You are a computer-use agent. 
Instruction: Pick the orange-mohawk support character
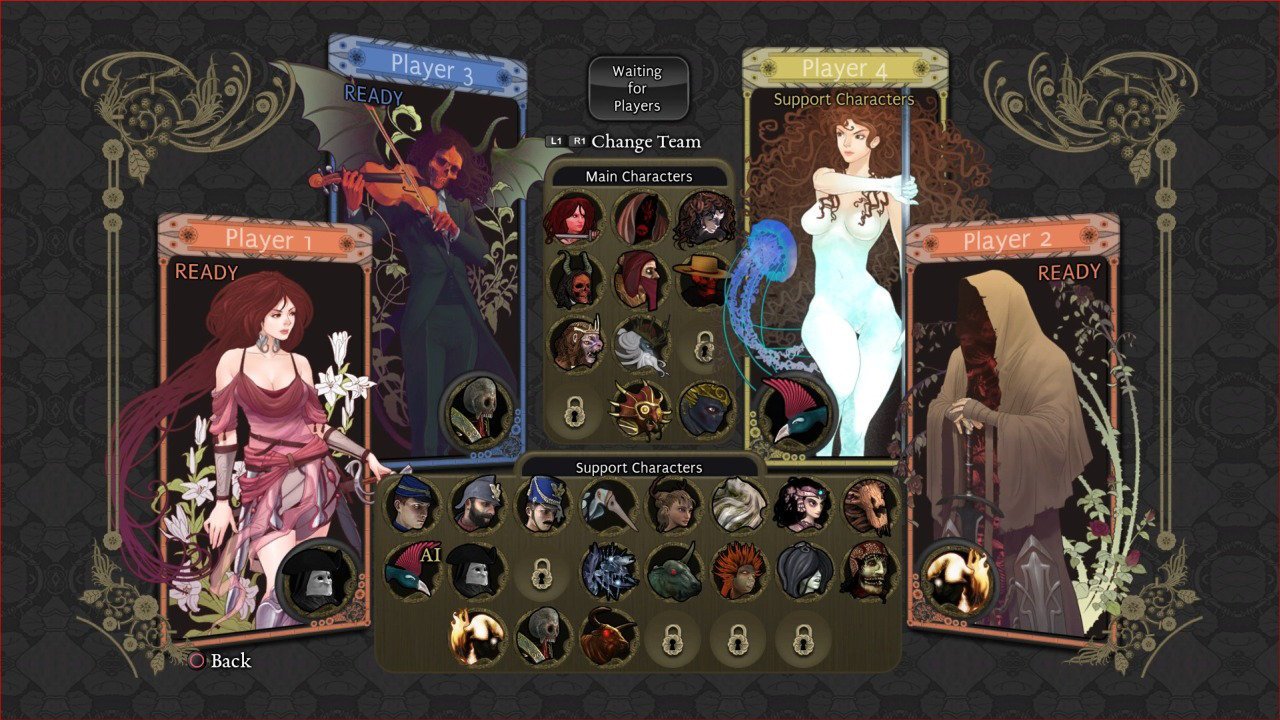(737, 570)
